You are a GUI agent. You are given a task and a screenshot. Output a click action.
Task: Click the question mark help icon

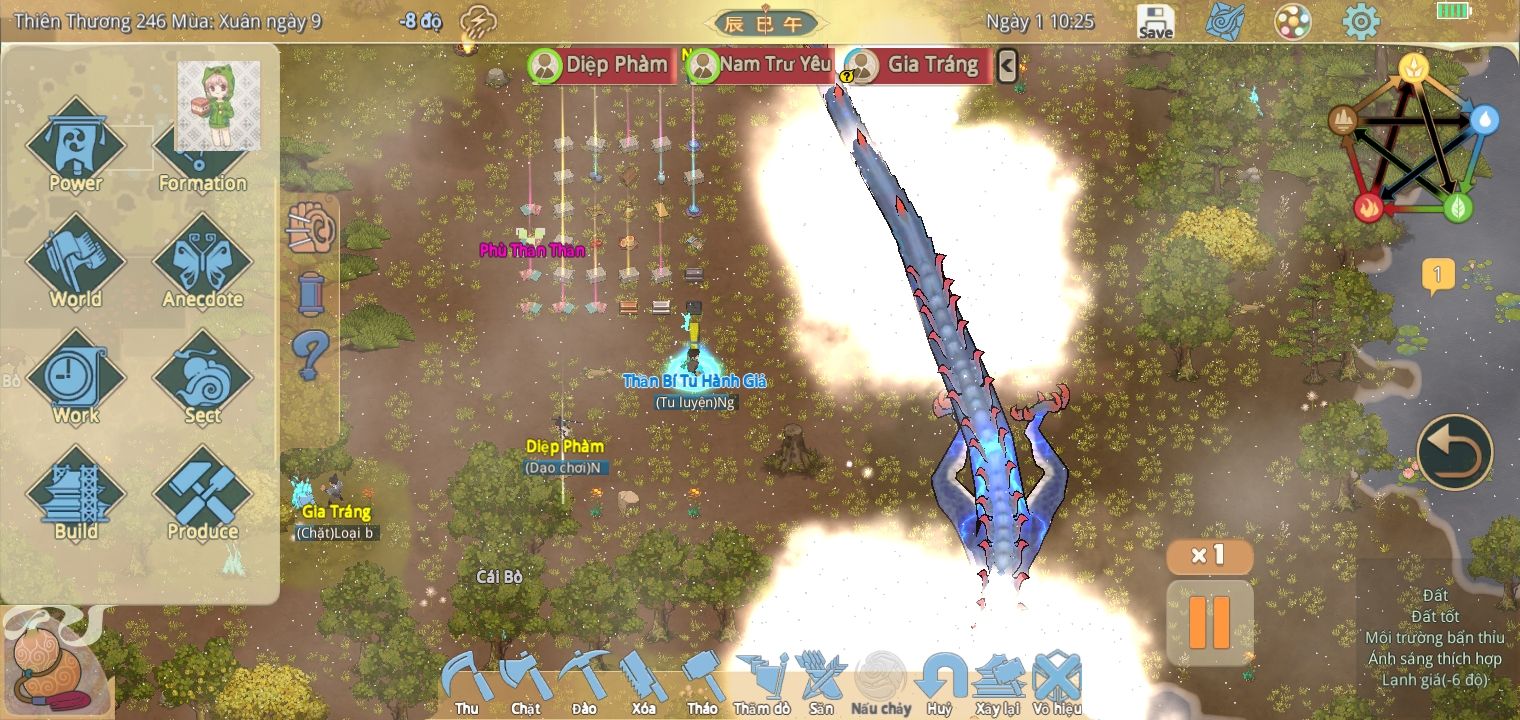(x=310, y=351)
